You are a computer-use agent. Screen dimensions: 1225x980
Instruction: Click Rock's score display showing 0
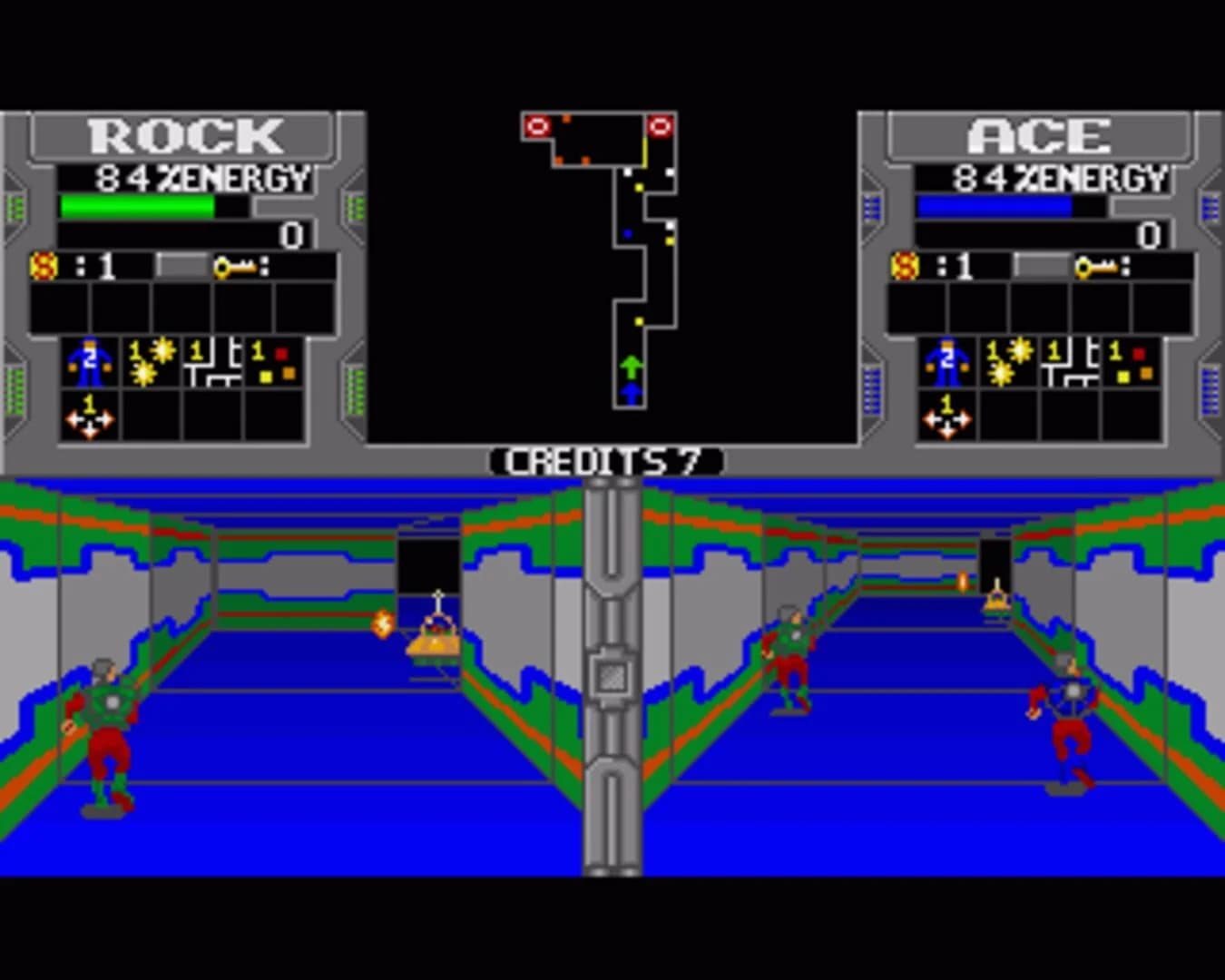tap(290, 236)
